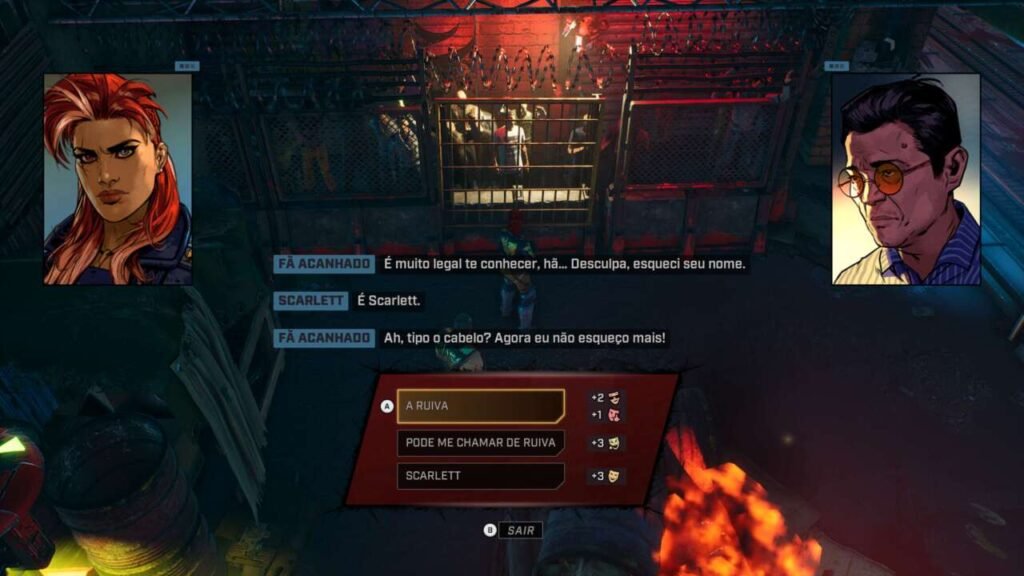Choose the "A Ruiva" dialogue reply
This screenshot has width=1024, height=576.
click(480, 406)
